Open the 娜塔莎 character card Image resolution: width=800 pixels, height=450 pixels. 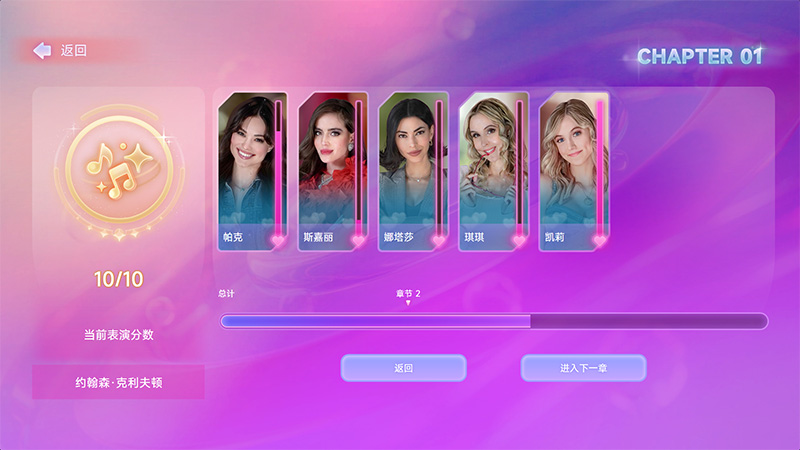(x=413, y=171)
